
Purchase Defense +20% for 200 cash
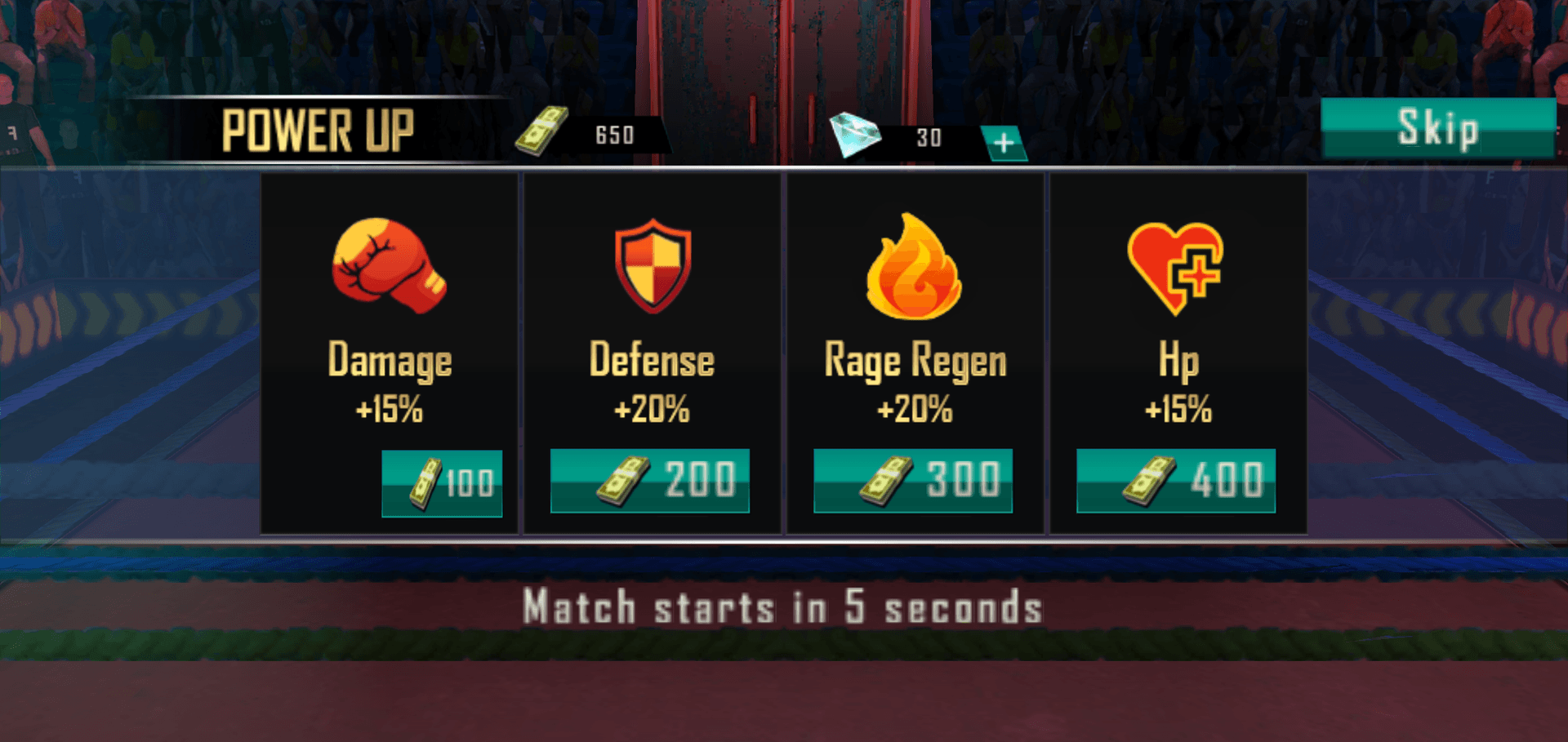[650, 481]
